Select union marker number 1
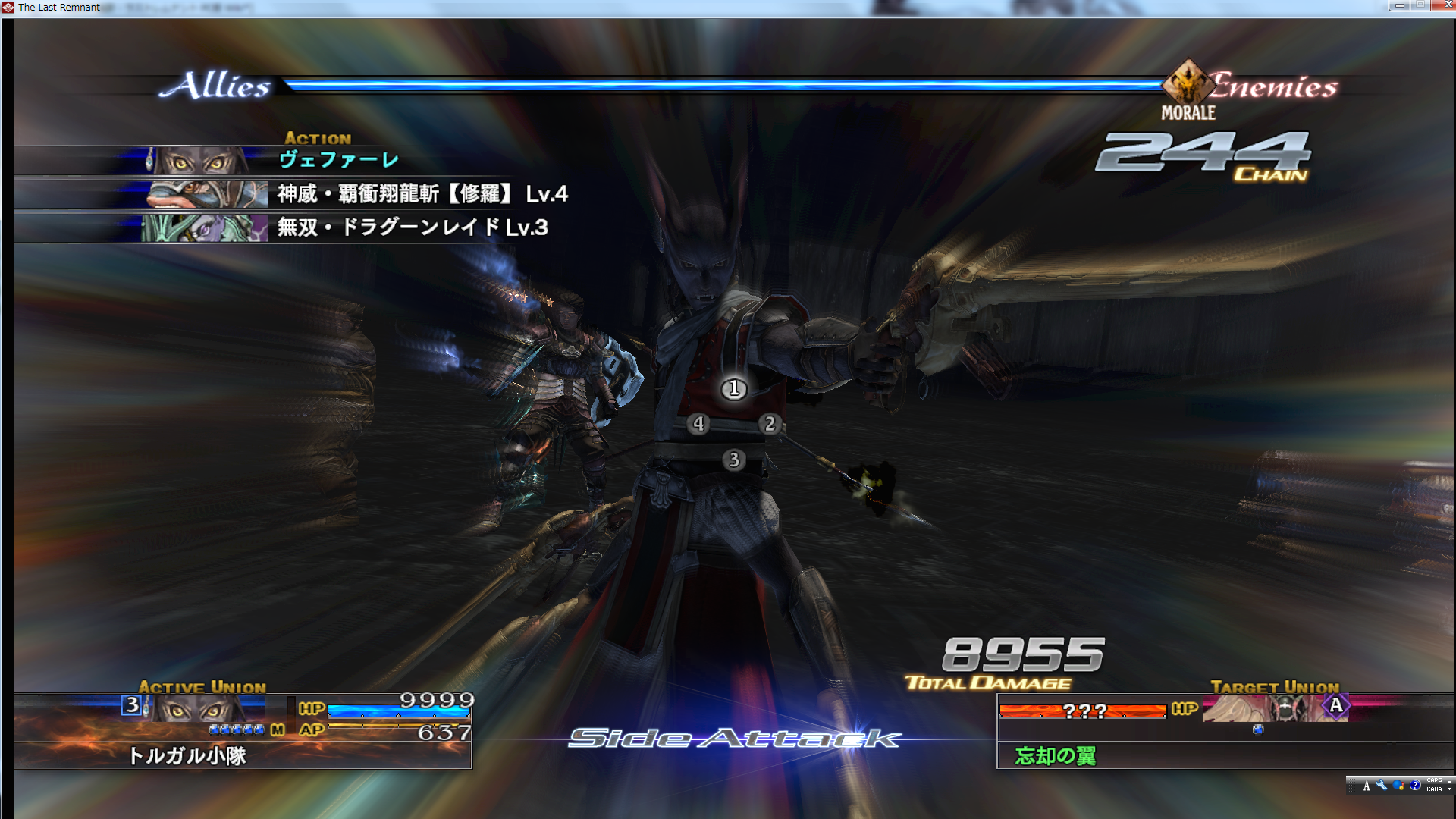The width and height of the screenshot is (1456, 819). (733, 389)
